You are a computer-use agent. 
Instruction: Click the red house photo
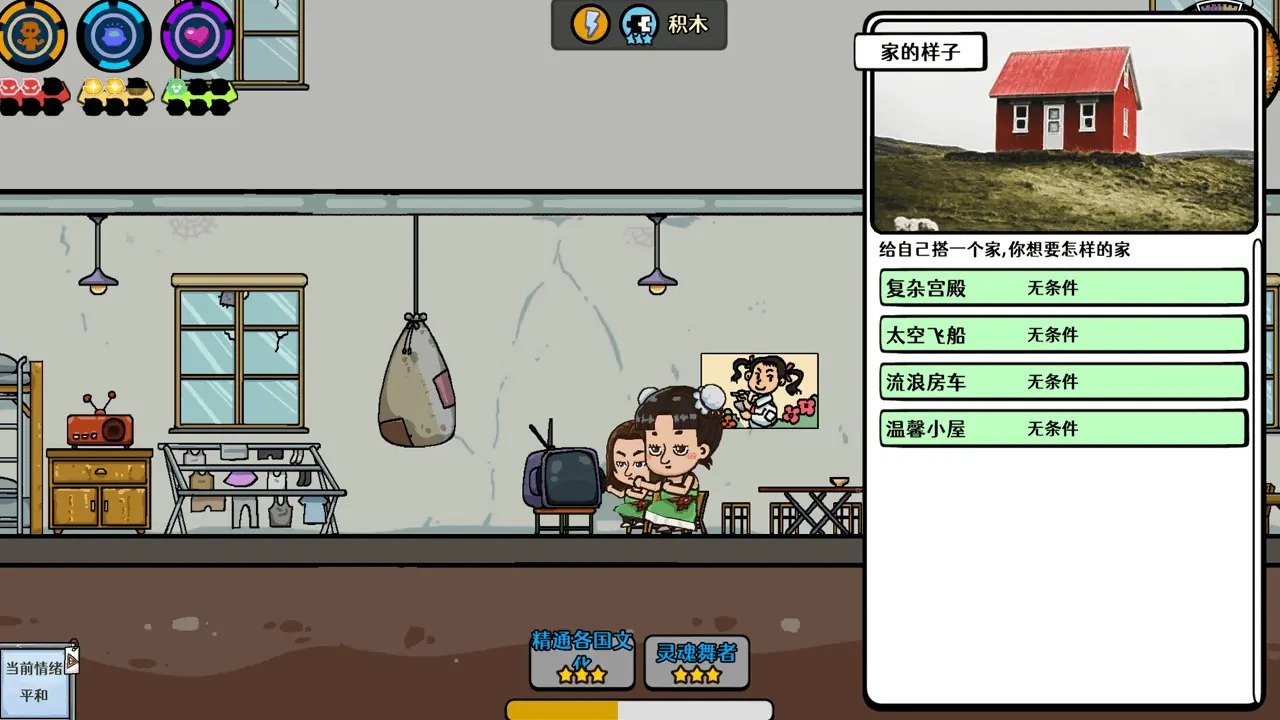pos(1065,125)
